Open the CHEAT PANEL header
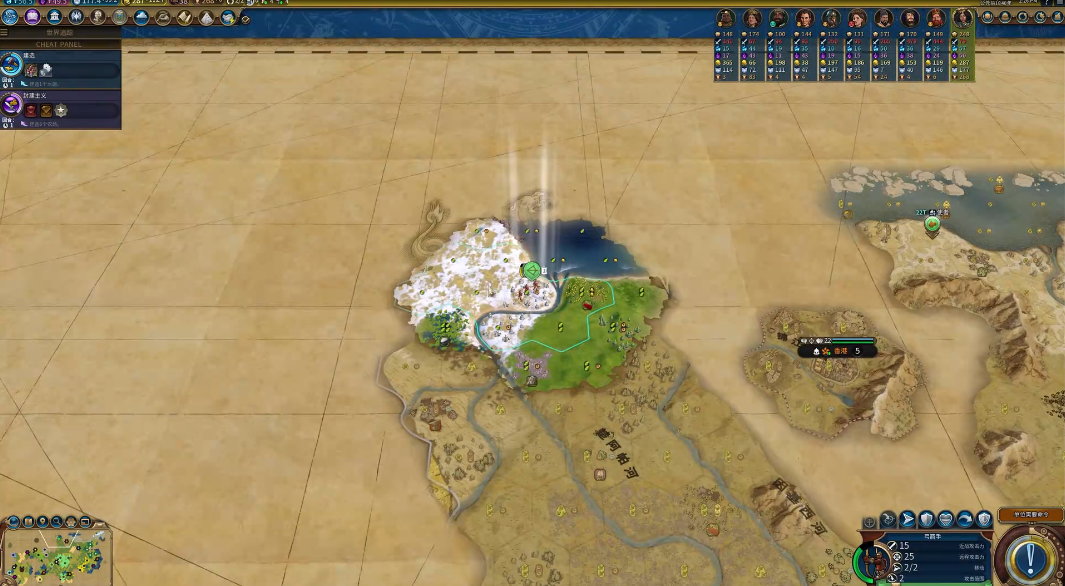Screen dimensions: 1065x586 tap(60, 44)
